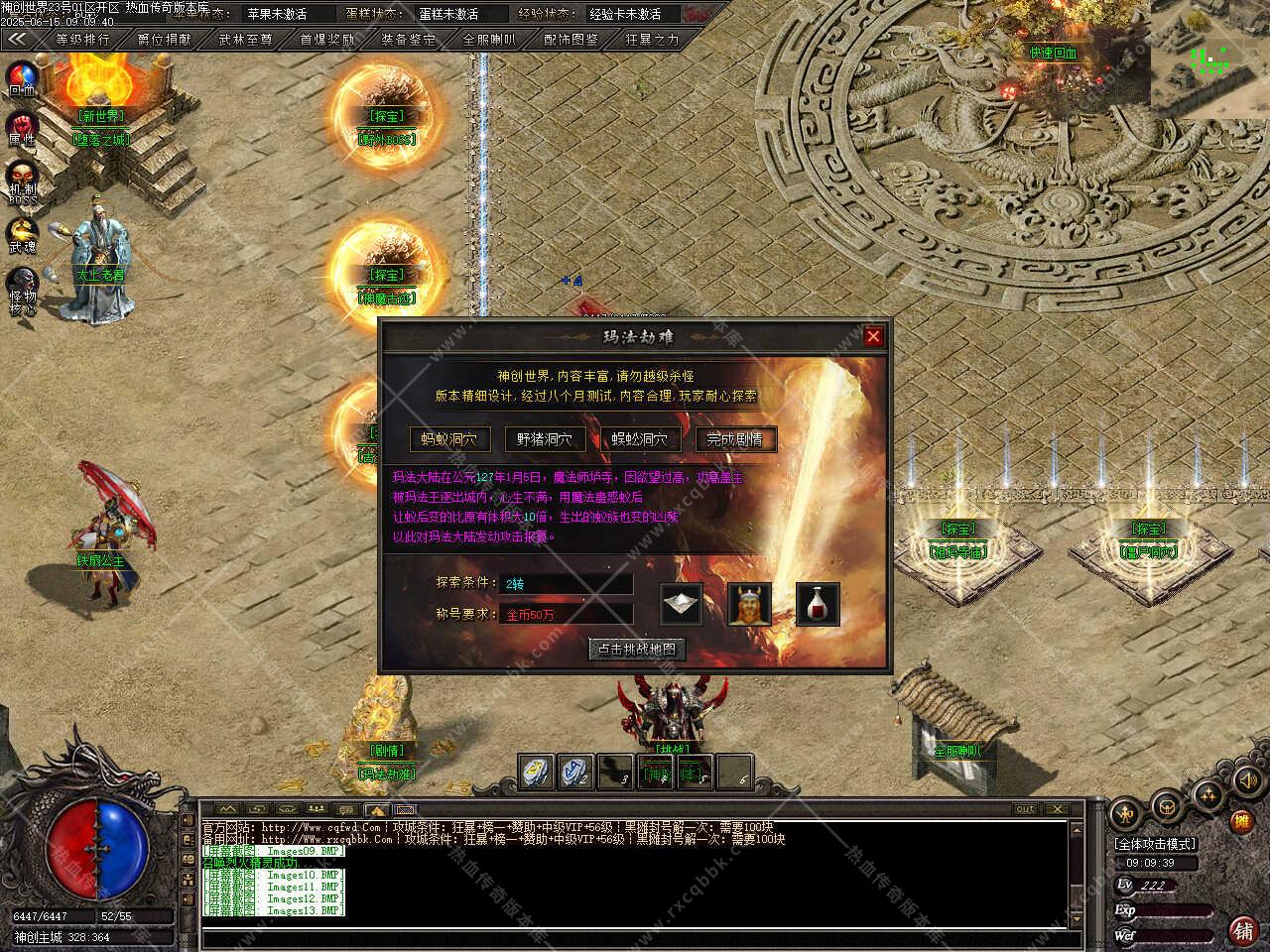Select the 蚂蚁洞穴 dungeon button
This screenshot has height=952, width=1270.
(449, 439)
